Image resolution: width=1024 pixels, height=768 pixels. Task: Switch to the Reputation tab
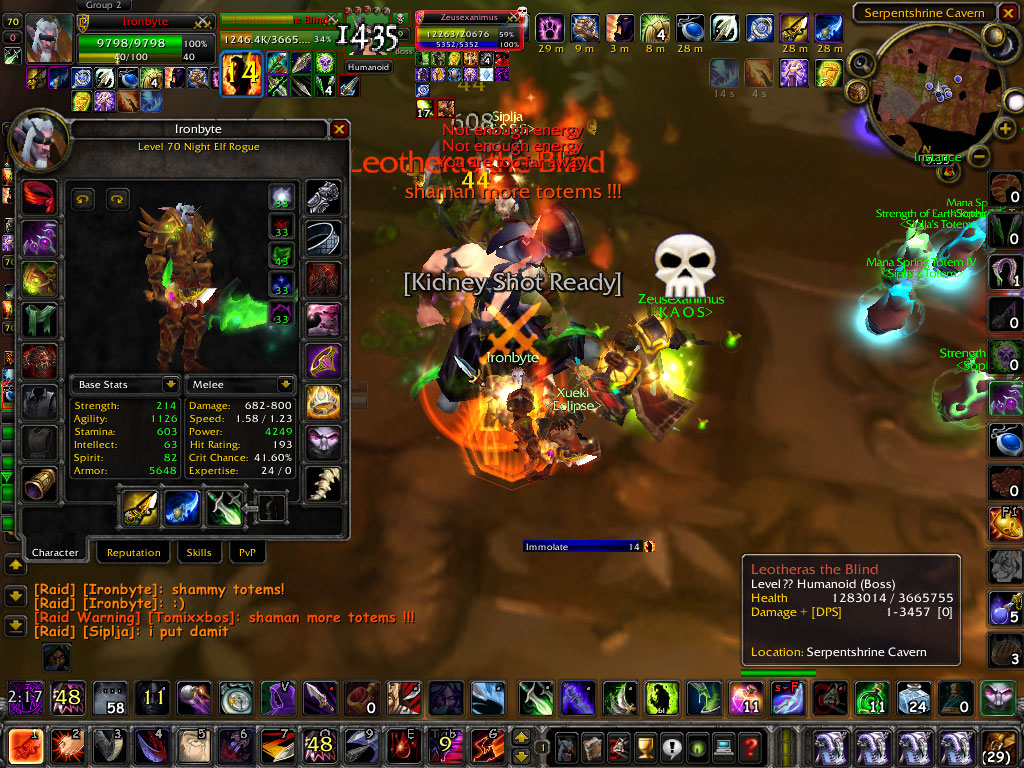point(133,552)
